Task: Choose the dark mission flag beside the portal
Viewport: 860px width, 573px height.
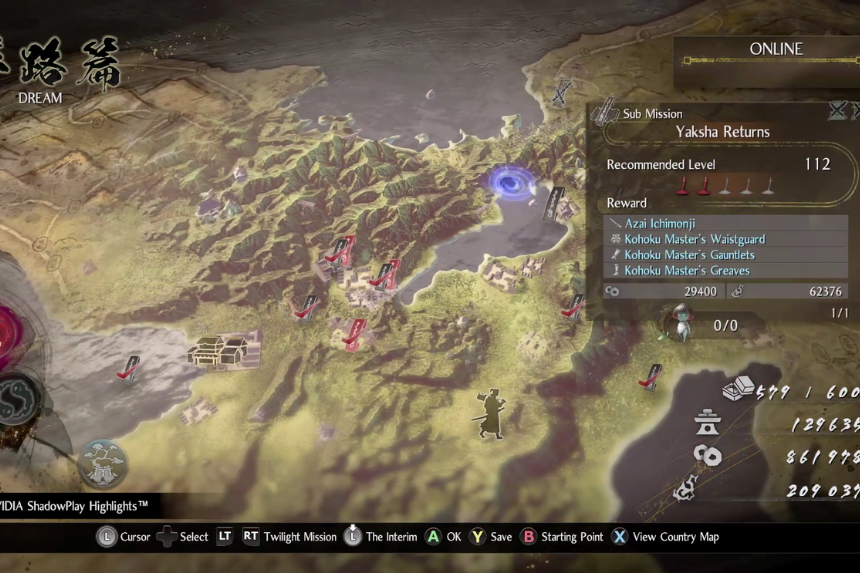Action: pos(553,203)
